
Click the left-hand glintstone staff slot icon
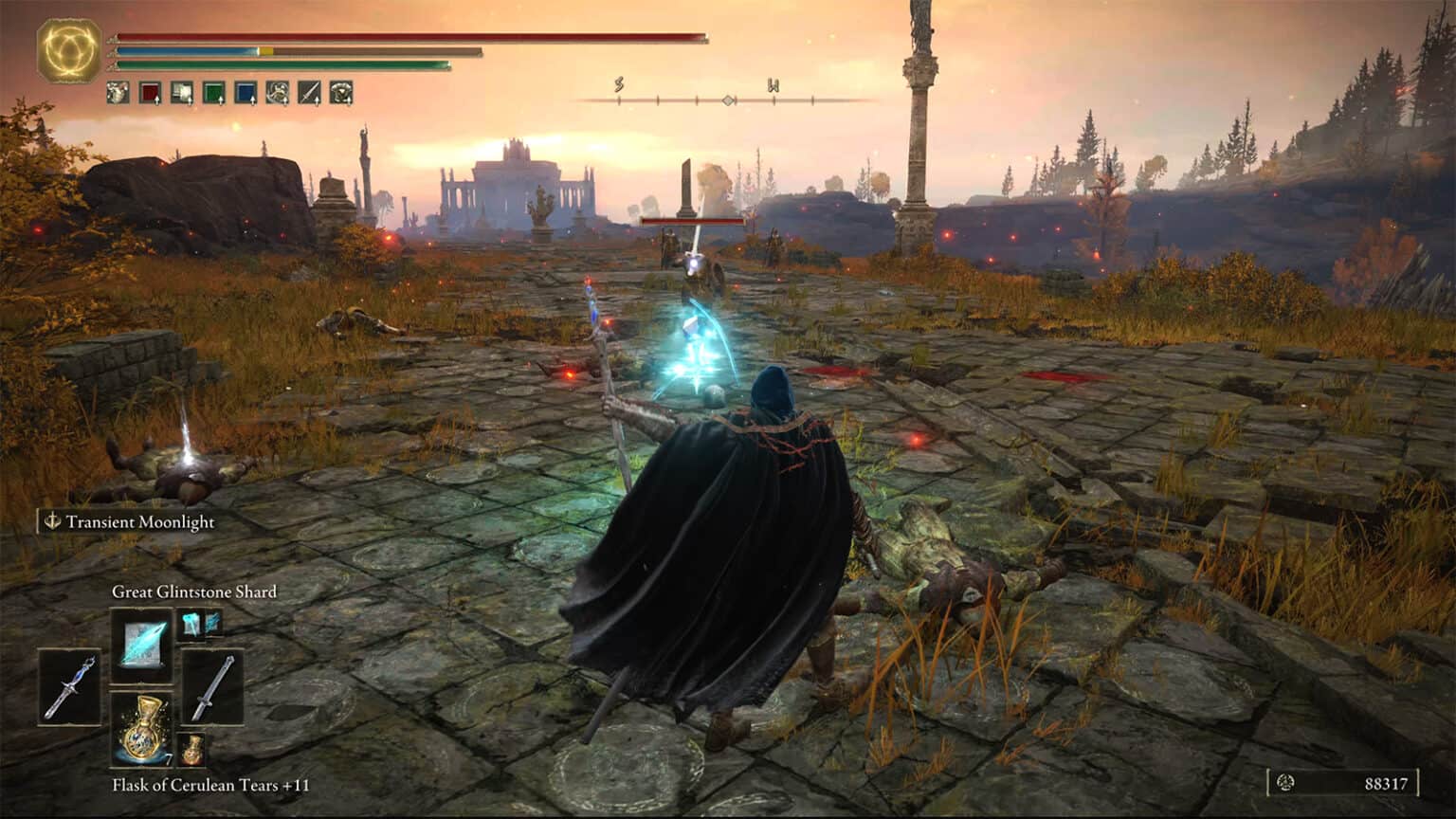pos(69,686)
